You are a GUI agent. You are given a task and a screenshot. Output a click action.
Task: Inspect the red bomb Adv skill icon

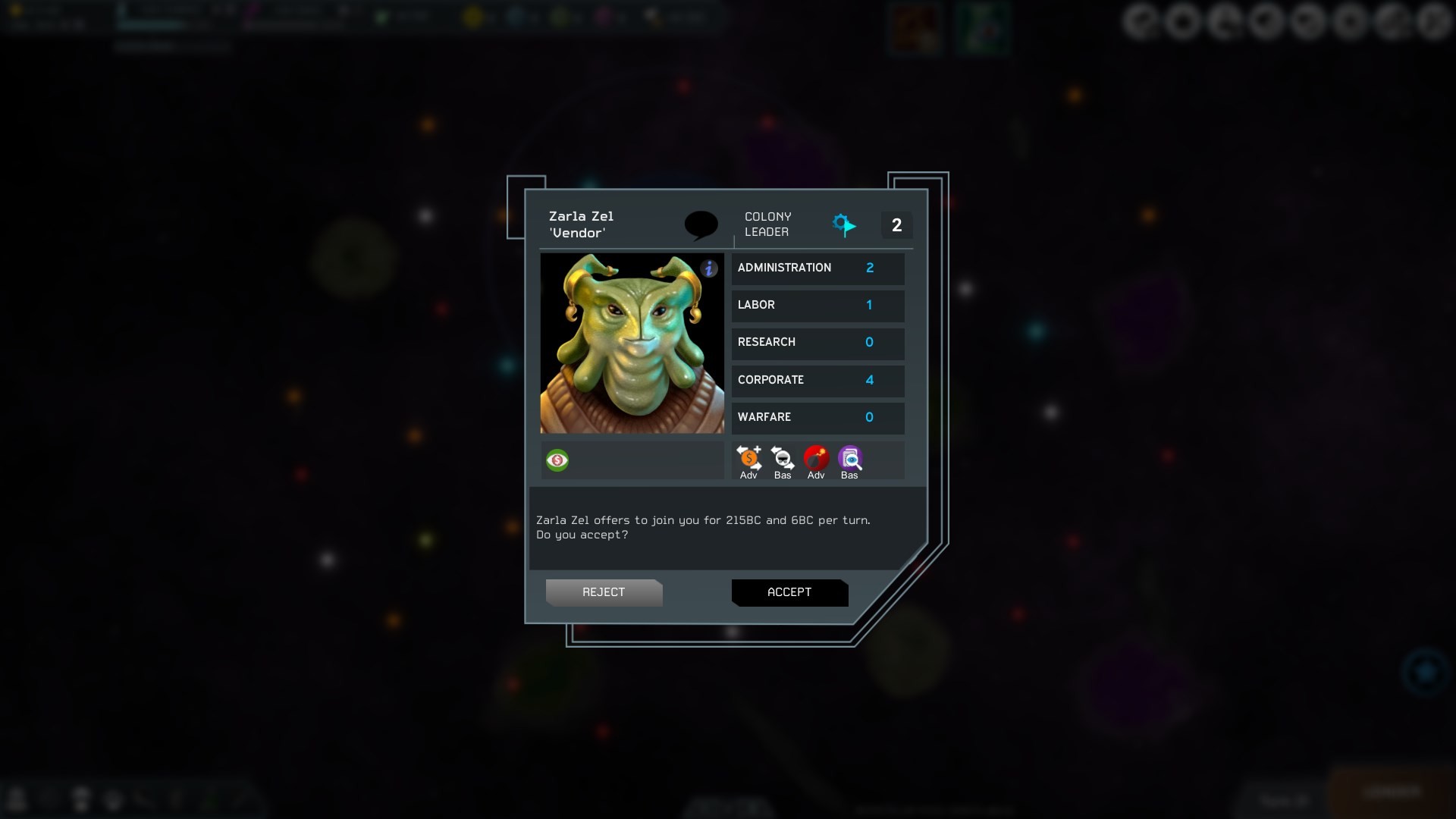pos(816,458)
